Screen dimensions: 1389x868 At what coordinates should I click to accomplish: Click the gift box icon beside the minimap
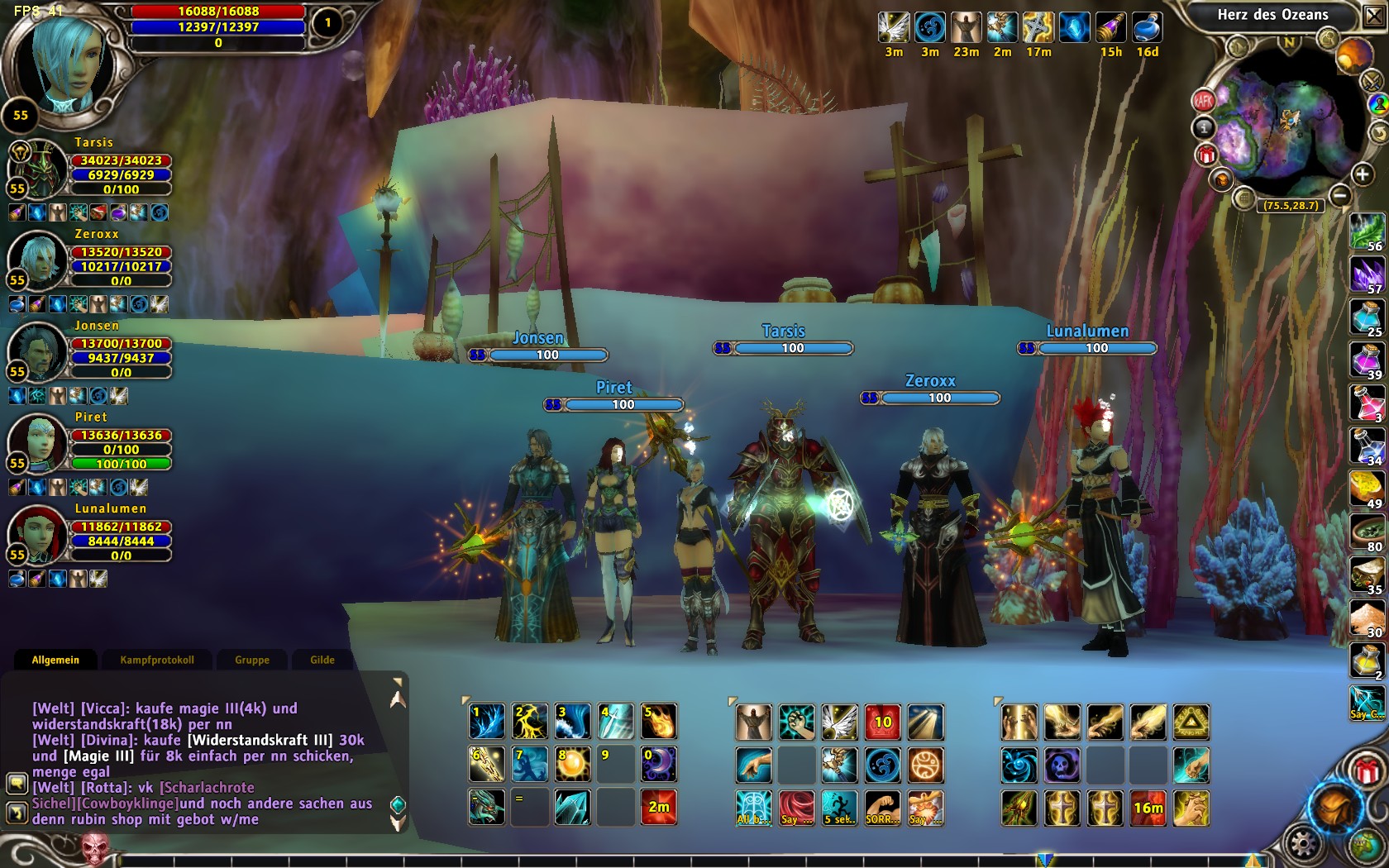click(x=1206, y=155)
